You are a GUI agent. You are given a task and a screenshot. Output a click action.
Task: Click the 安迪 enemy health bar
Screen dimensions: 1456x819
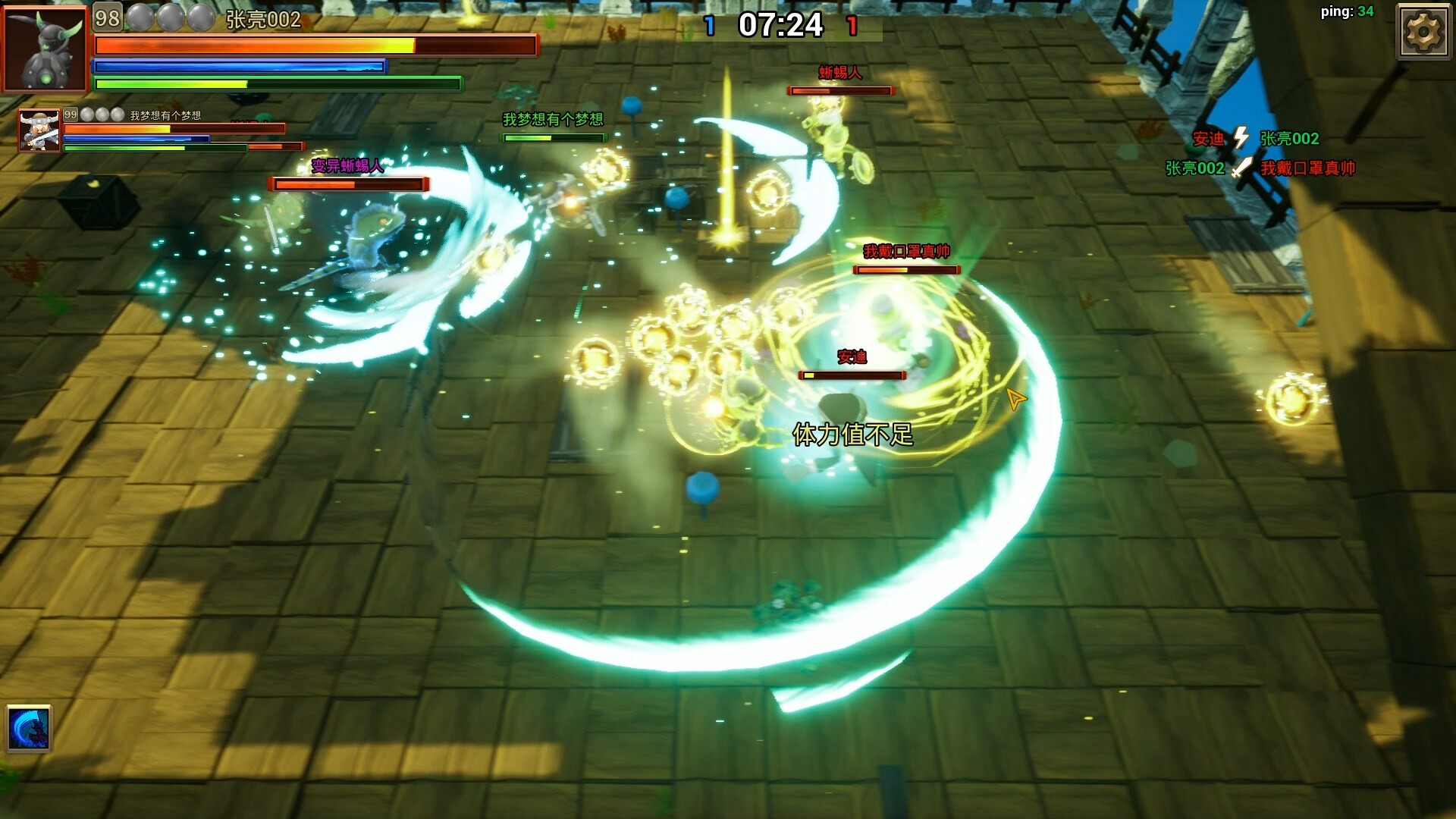(851, 375)
